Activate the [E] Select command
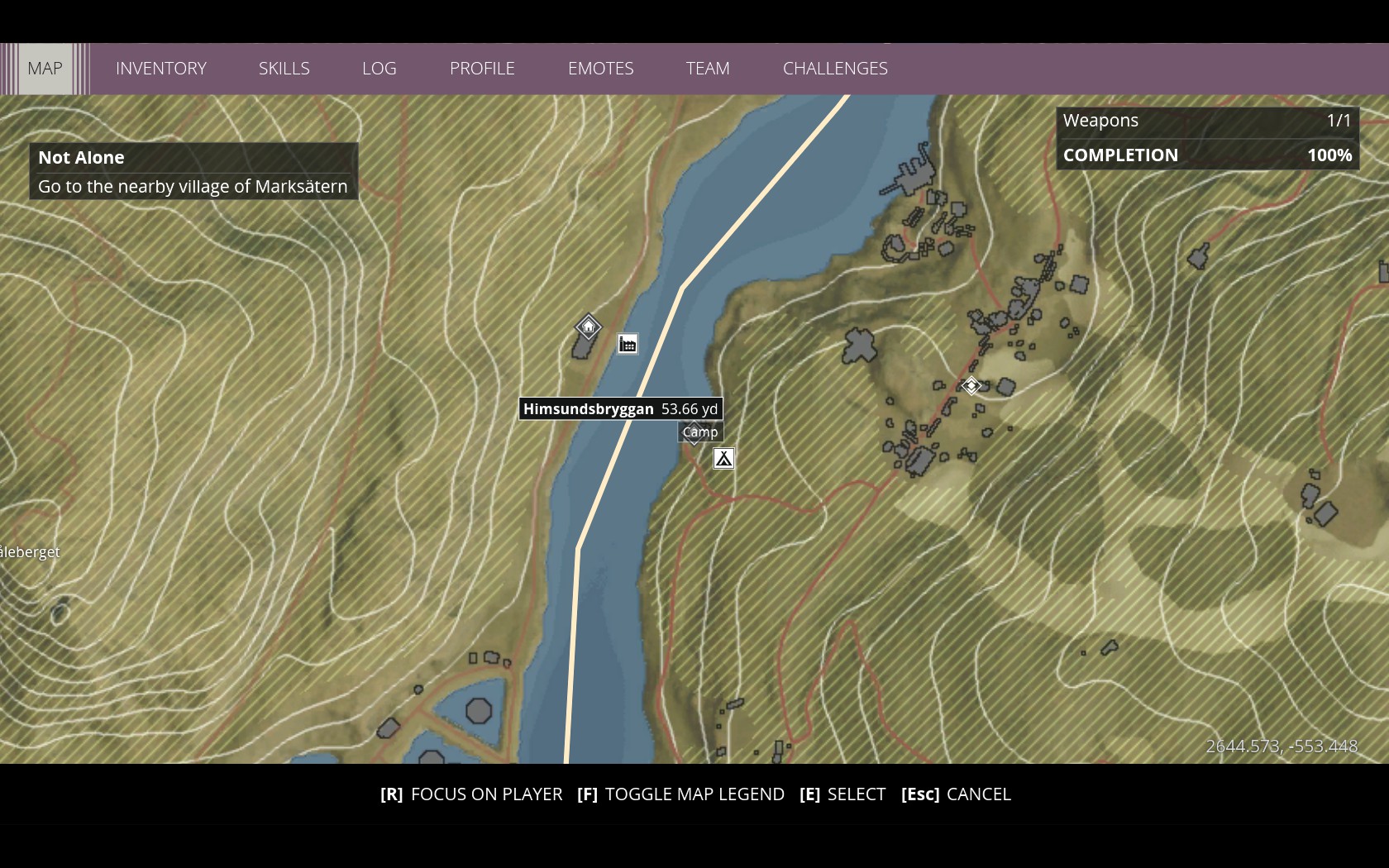 click(x=842, y=794)
